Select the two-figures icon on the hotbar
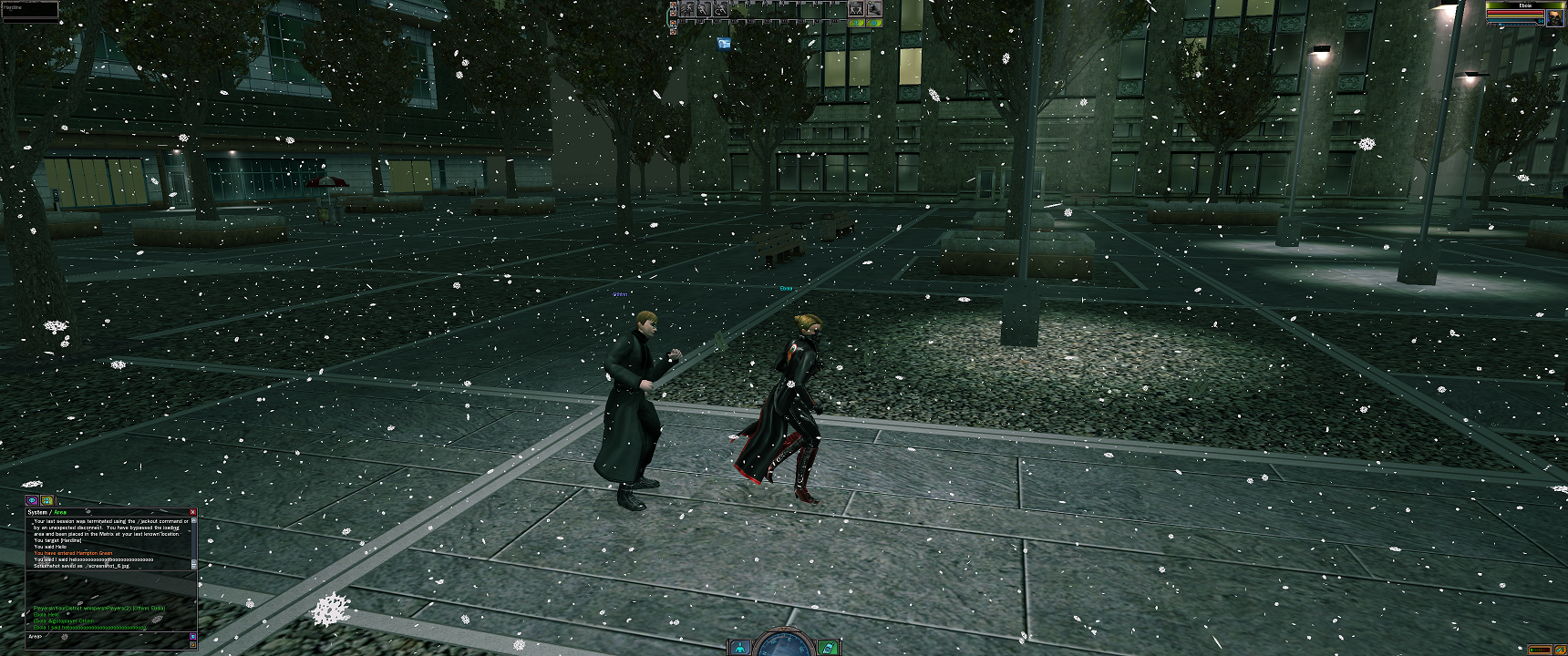Screen dimensions: 1568x656 tap(856, 9)
